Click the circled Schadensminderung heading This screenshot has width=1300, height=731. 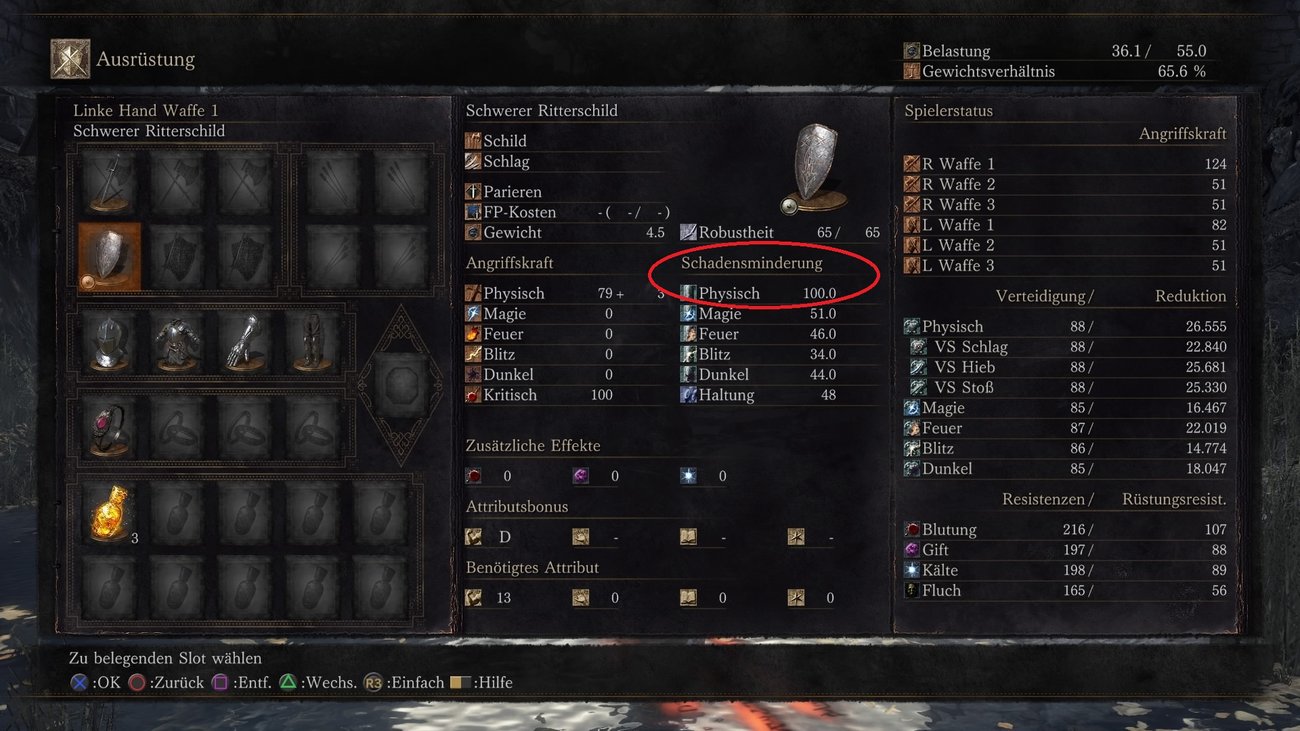(751, 263)
